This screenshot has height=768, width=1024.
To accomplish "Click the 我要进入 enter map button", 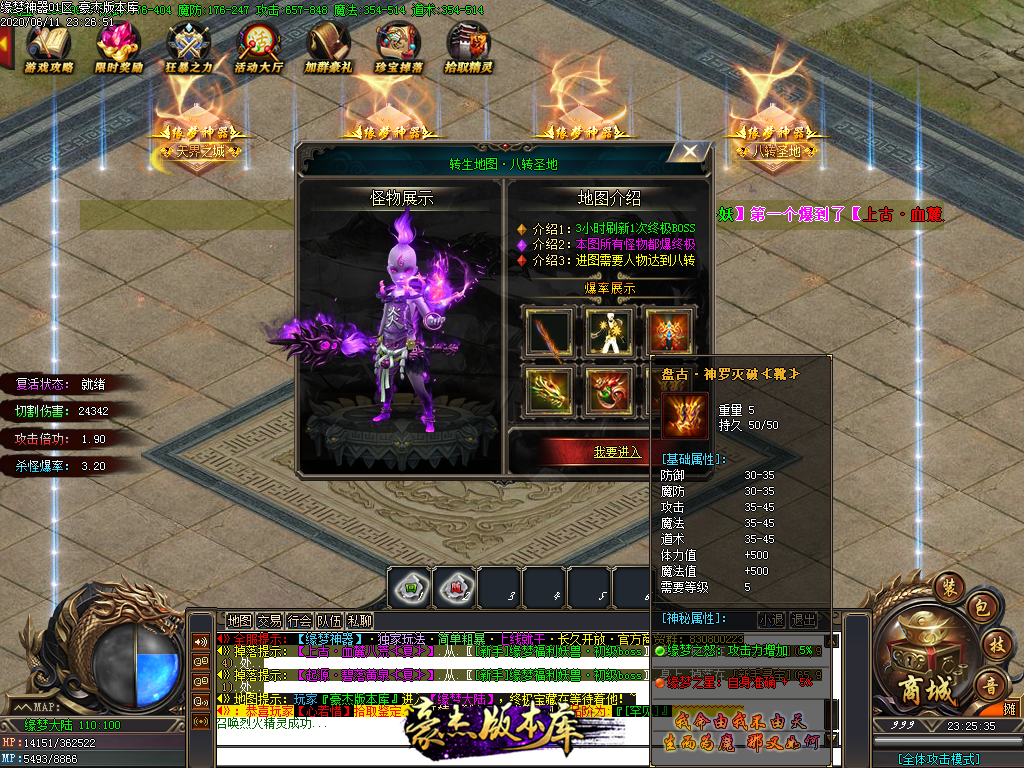I will tap(617, 452).
